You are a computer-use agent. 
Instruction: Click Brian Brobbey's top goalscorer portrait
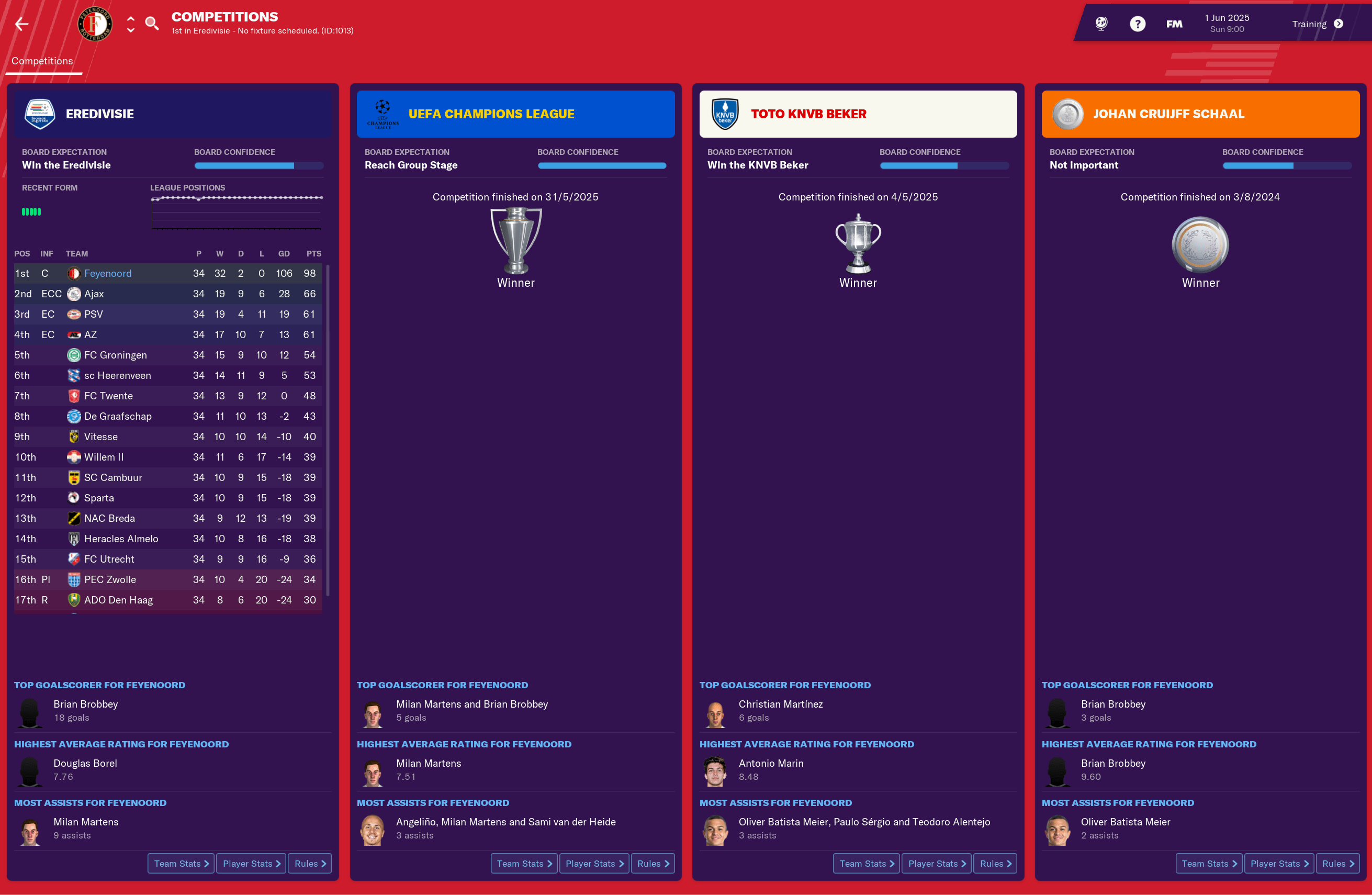click(29, 713)
